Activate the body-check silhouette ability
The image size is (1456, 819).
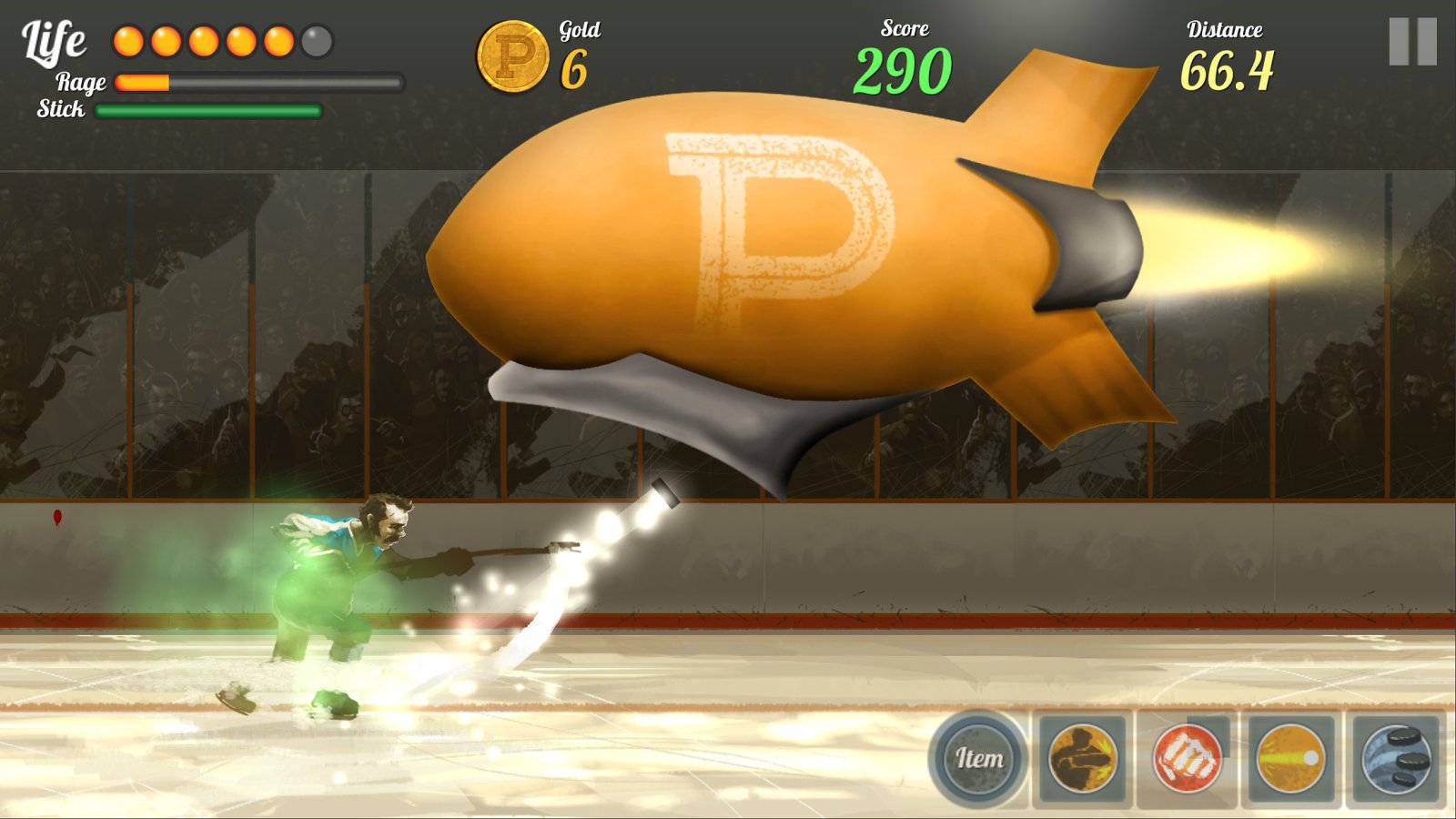(x=1083, y=758)
